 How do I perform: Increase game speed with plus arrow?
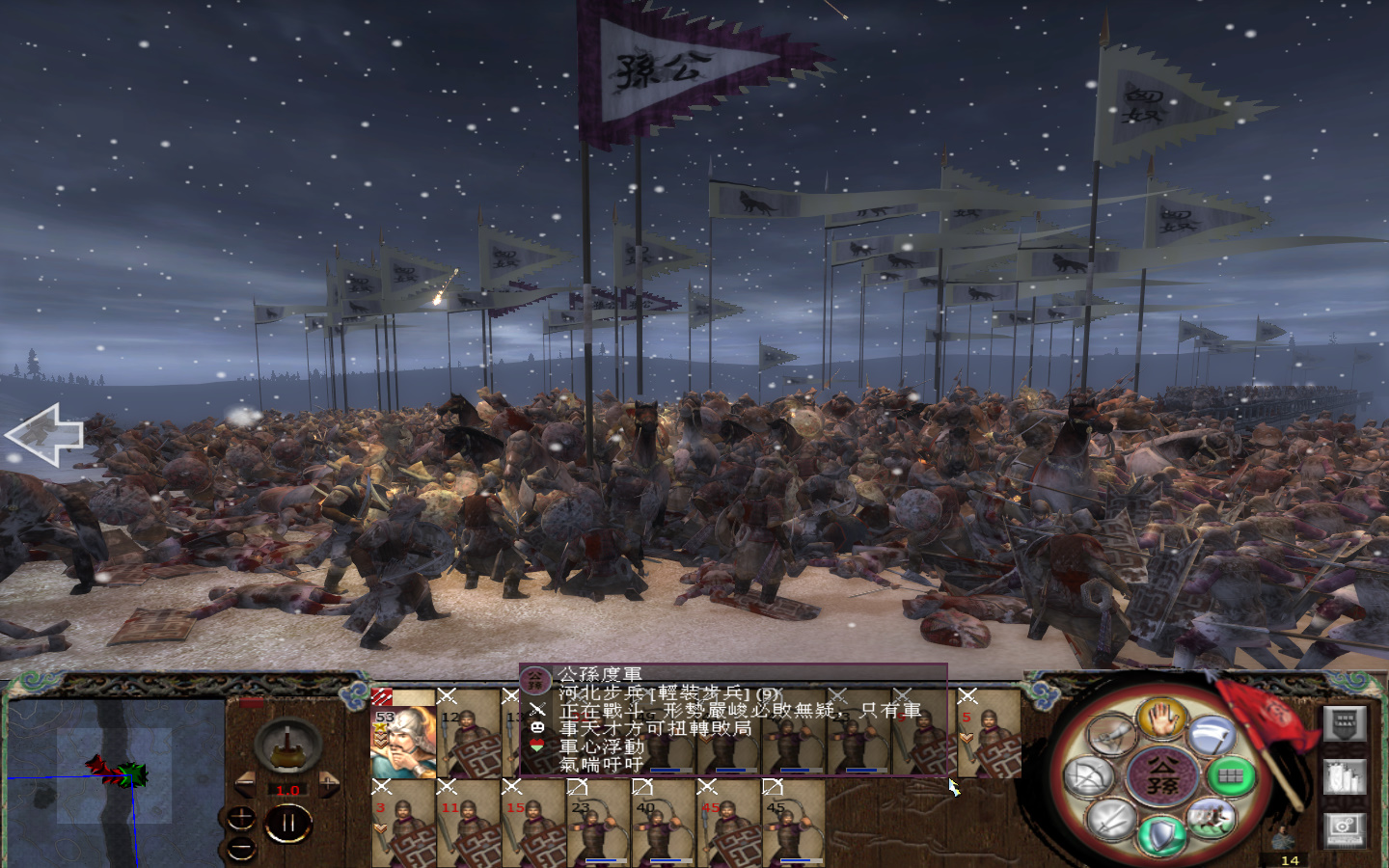(329, 784)
